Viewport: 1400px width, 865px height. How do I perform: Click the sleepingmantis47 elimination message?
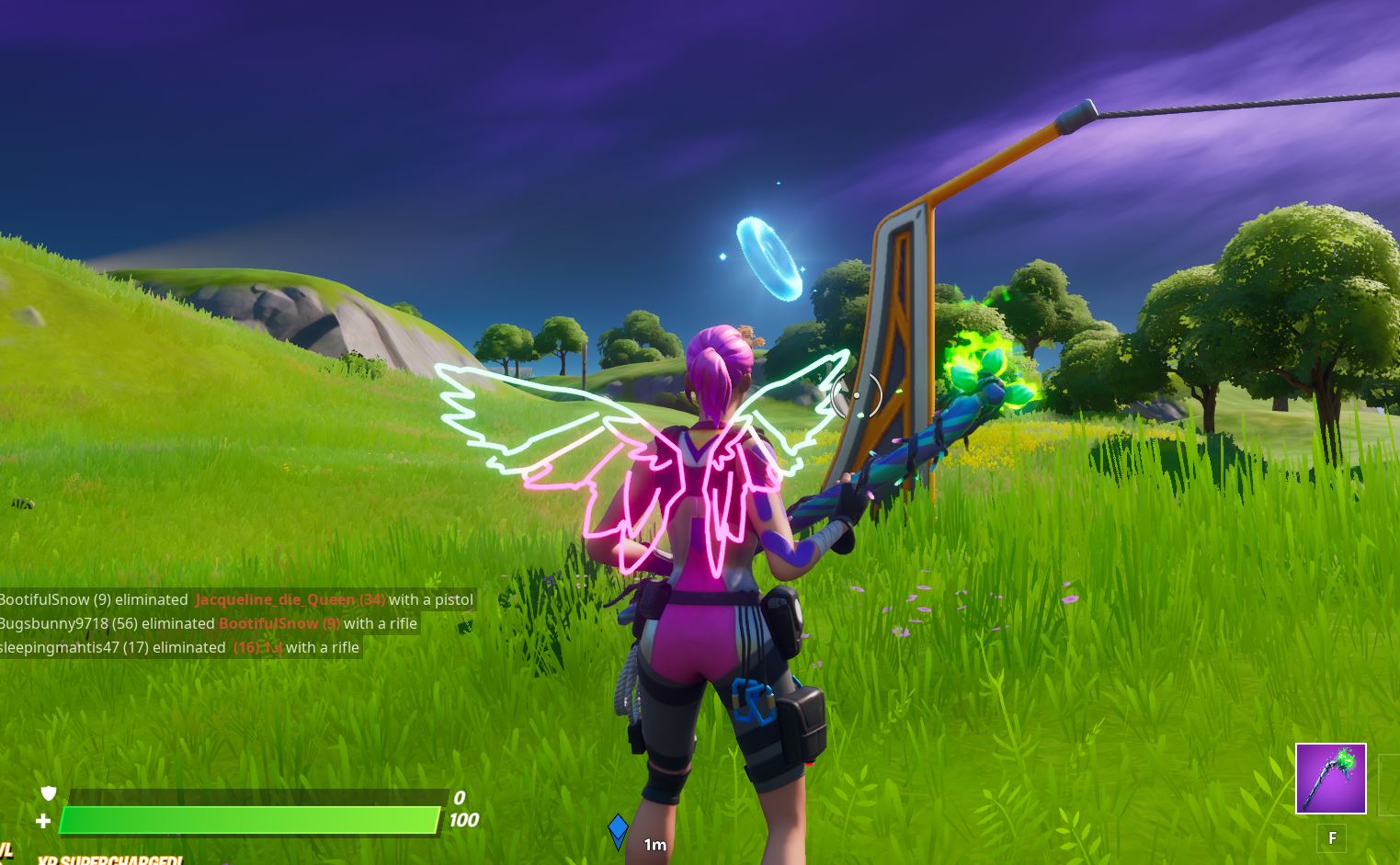coord(179,647)
